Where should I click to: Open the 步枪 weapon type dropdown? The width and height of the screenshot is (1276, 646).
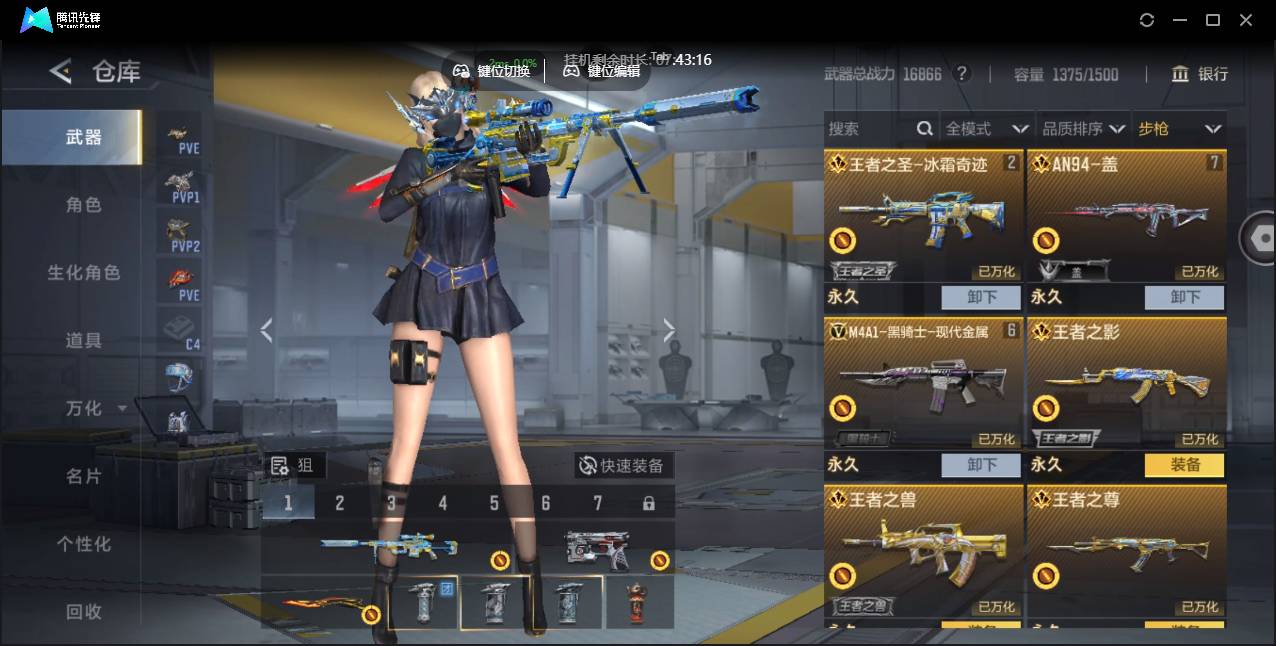click(1179, 129)
